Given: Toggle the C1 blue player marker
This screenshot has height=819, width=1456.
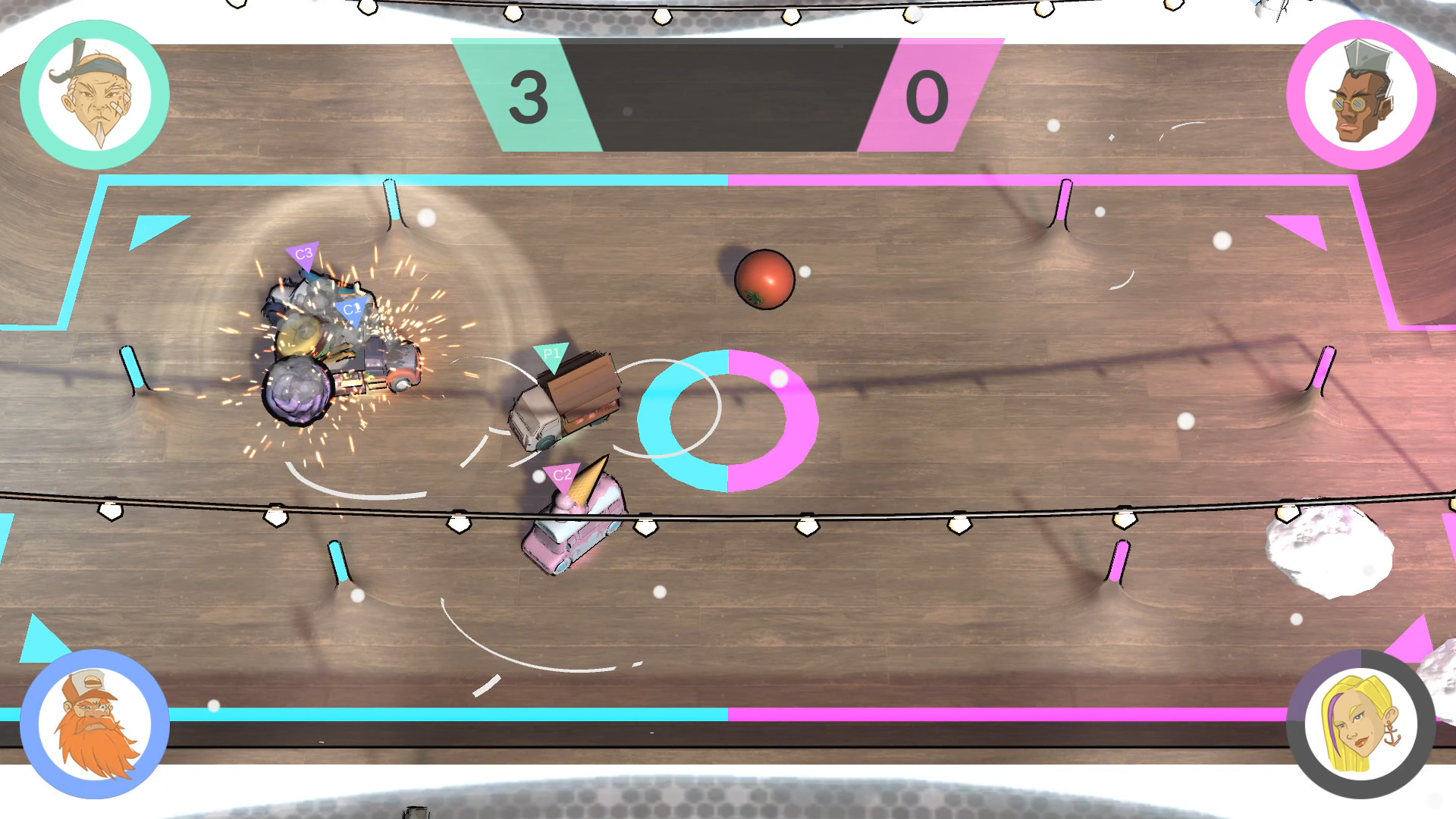Looking at the screenshot, I should pos(350,309).
